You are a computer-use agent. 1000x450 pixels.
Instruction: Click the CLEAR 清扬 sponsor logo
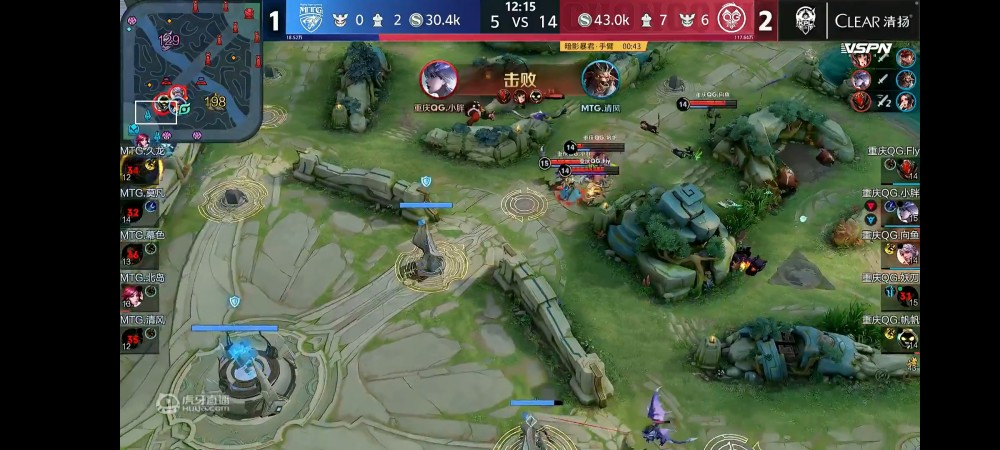point(871,20)
